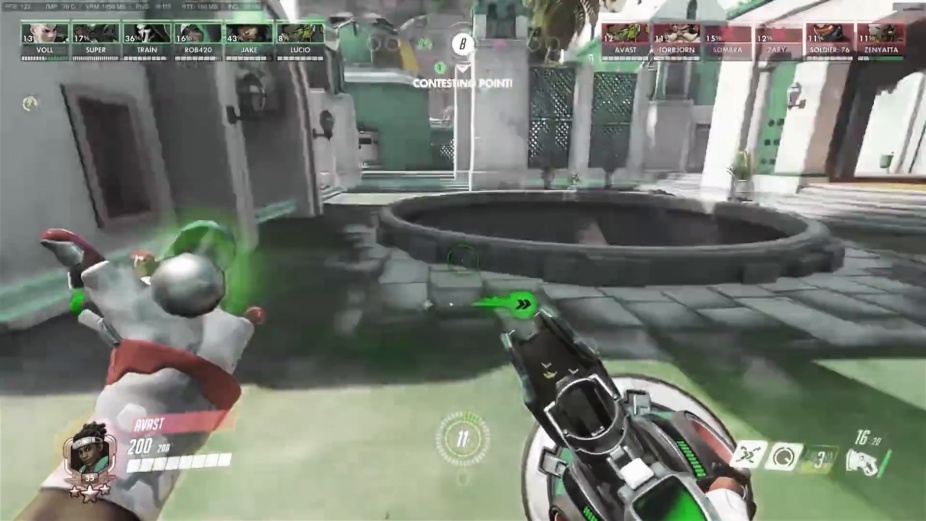Pick the SOLDIER: 76 player card

pyautogui.click(x=829, y=41)
